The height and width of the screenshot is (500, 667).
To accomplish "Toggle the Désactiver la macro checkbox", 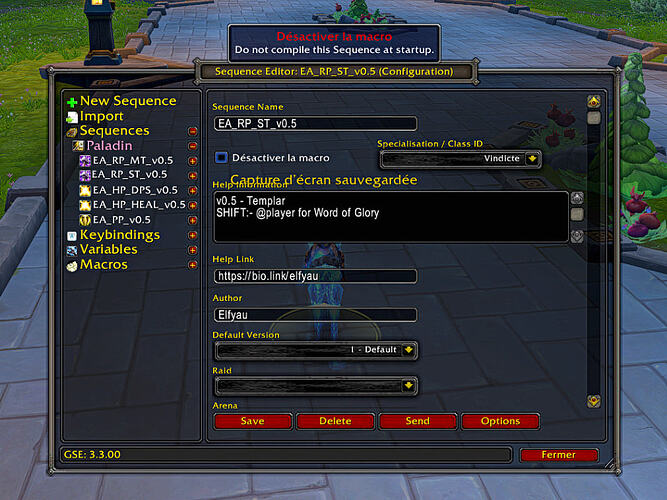I will [222, 158].
